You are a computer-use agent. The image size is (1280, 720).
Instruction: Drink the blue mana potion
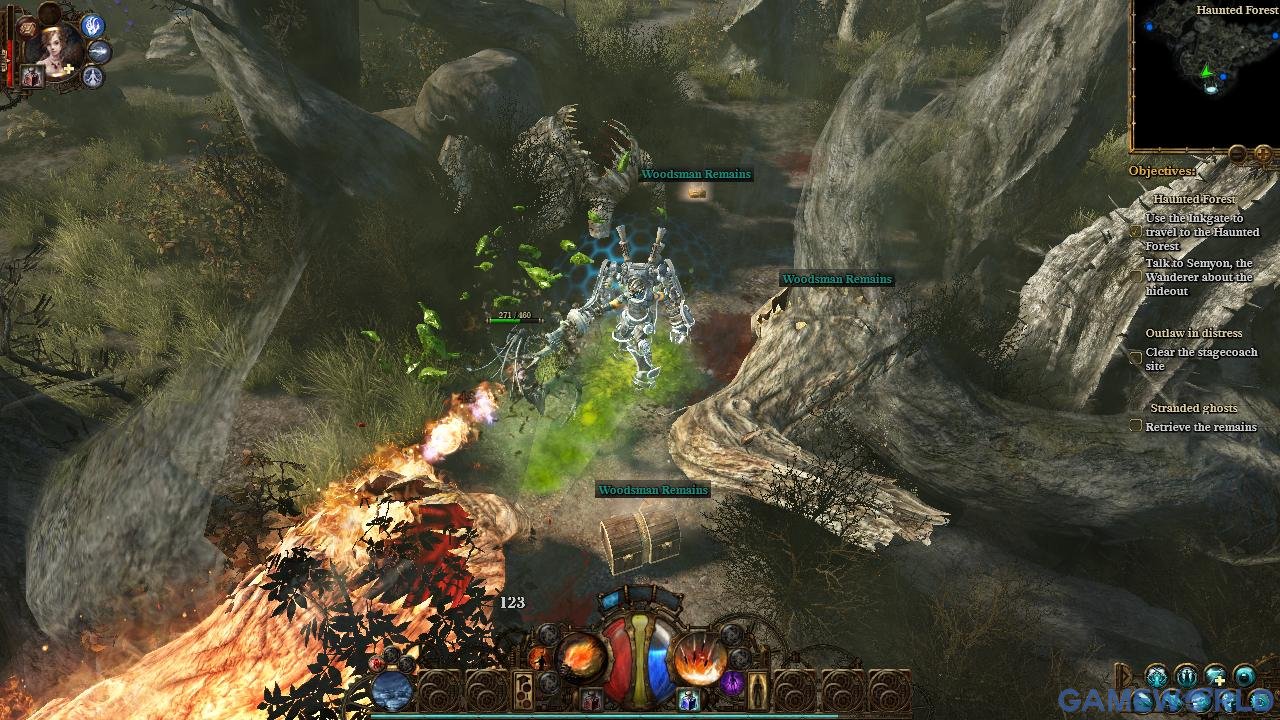(688, 699)
